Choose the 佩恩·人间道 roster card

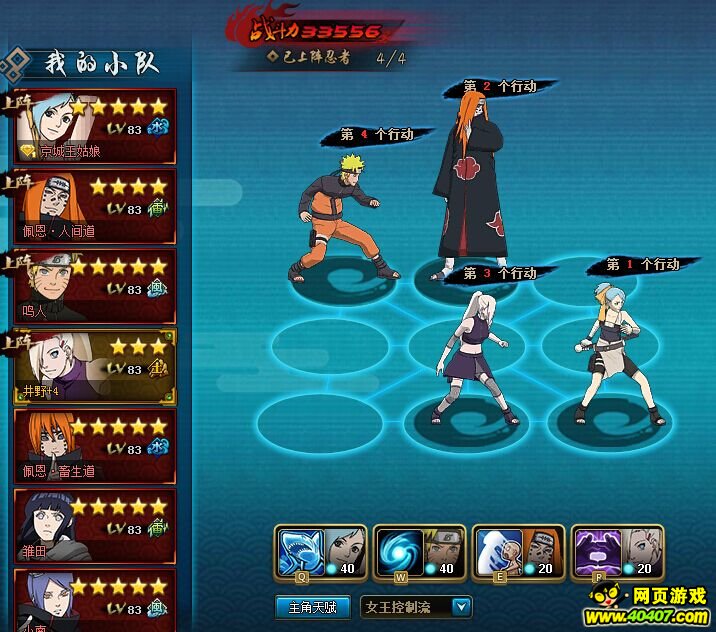pyautogui.click(x=95, y=207)
